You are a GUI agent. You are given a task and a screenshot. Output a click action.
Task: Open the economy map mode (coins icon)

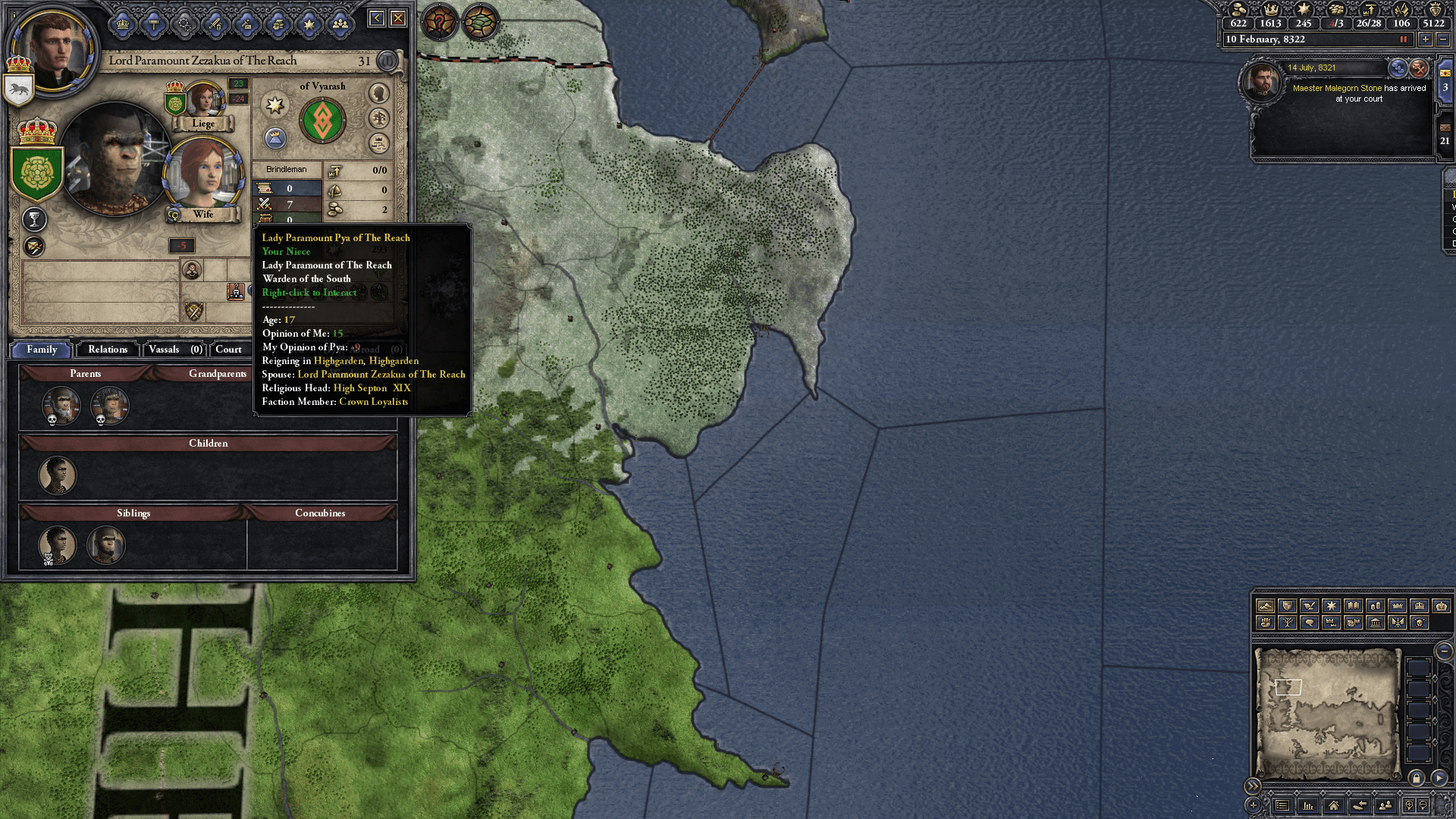coord(1375,607)
